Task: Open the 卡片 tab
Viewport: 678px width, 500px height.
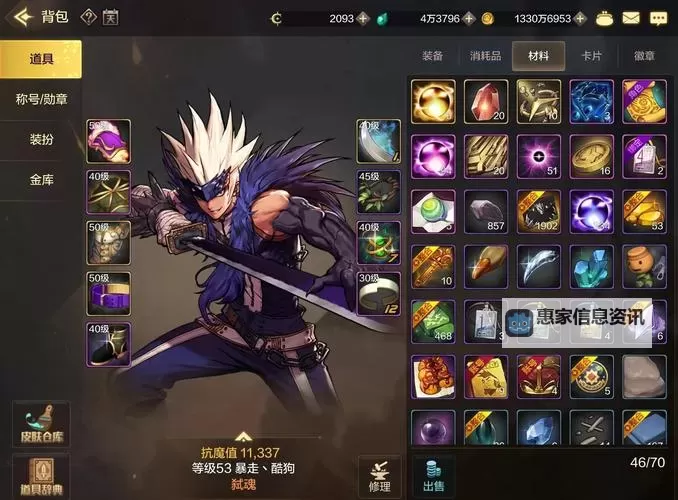Action: pos(592,56)
